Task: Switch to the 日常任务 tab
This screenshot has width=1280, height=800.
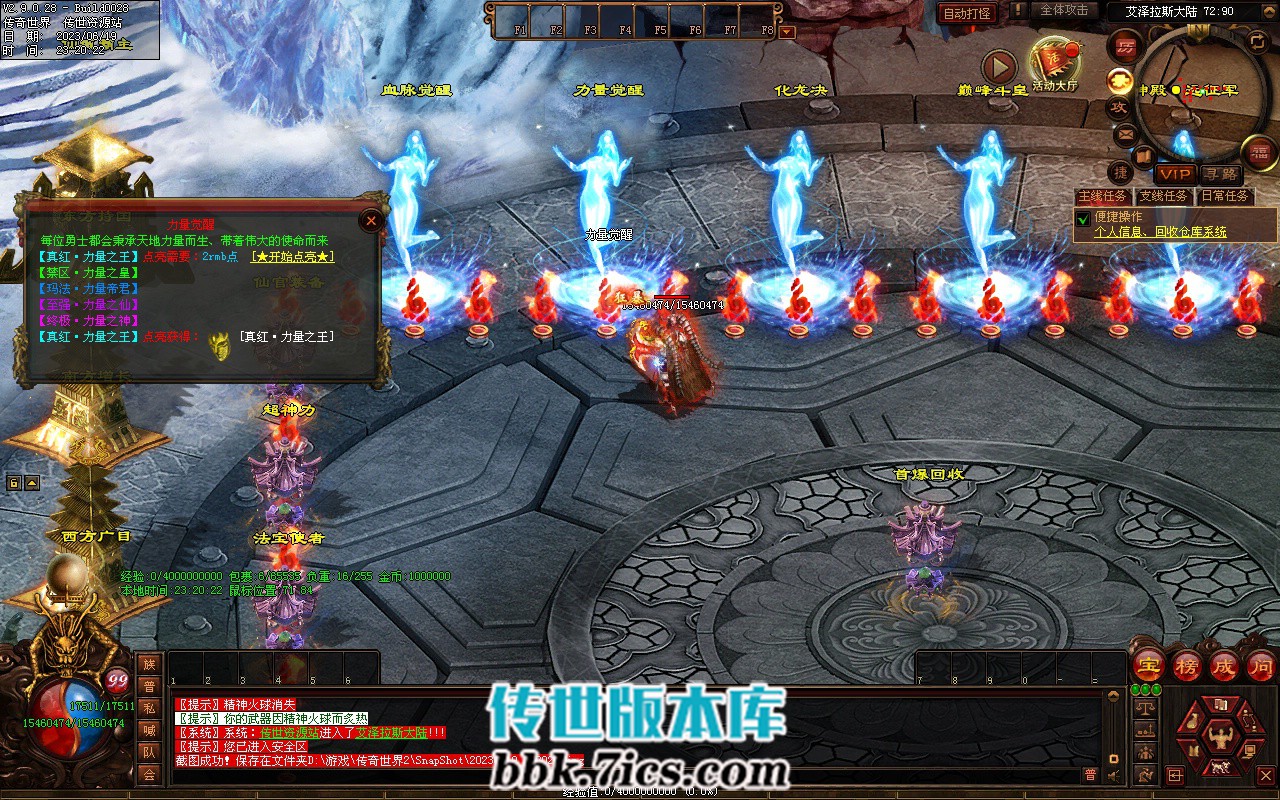Action: pos(1225,197)
